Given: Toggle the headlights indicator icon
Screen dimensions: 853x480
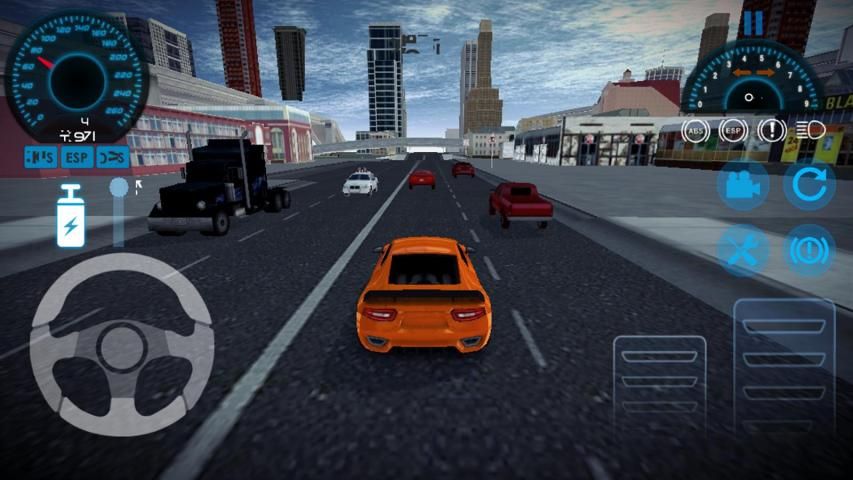Looking at the screenshot, I should 809,129.
